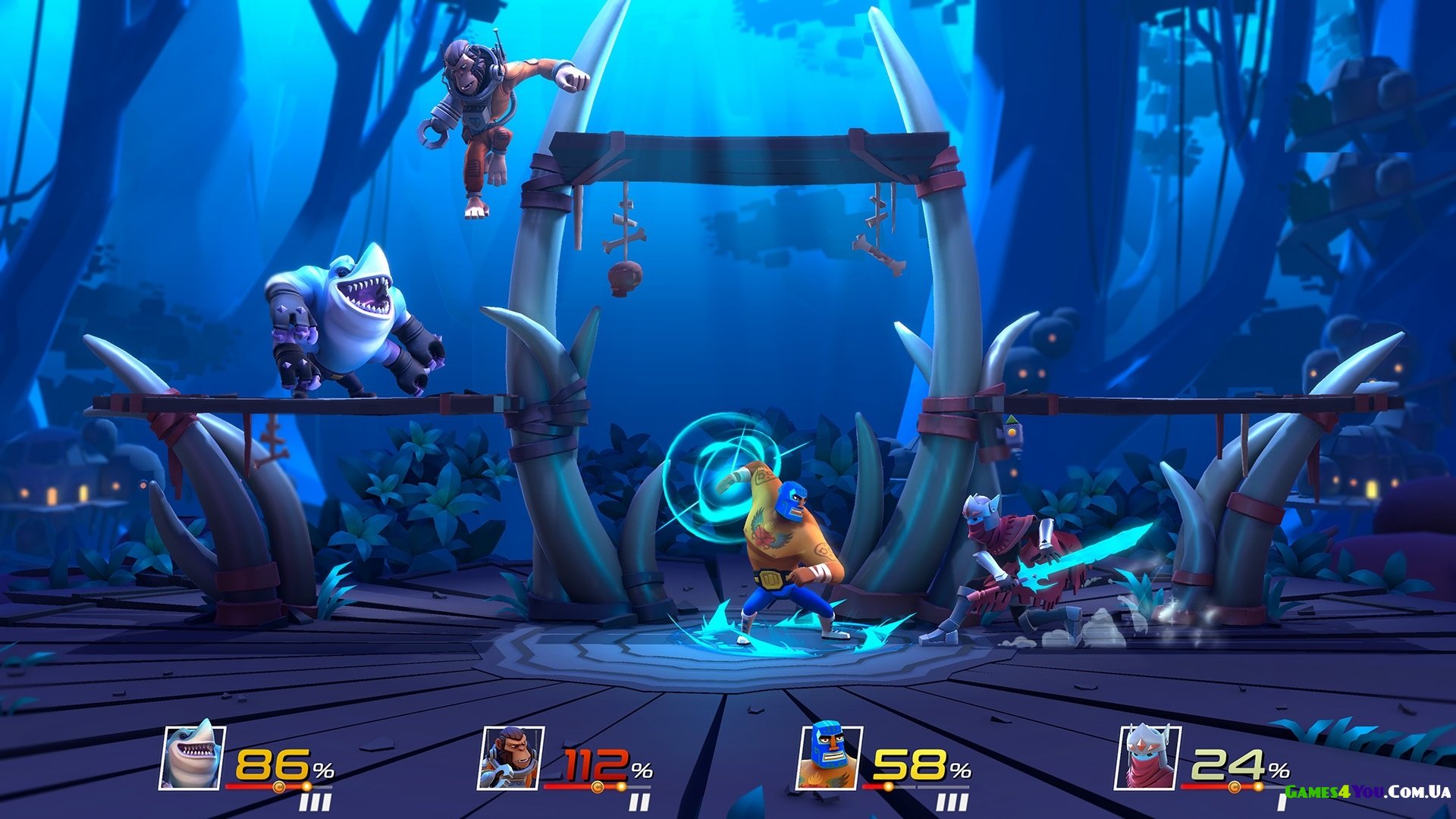Click the shark fighter portrait
This screenshot has width=1456, height=819.
click(192, 756)
